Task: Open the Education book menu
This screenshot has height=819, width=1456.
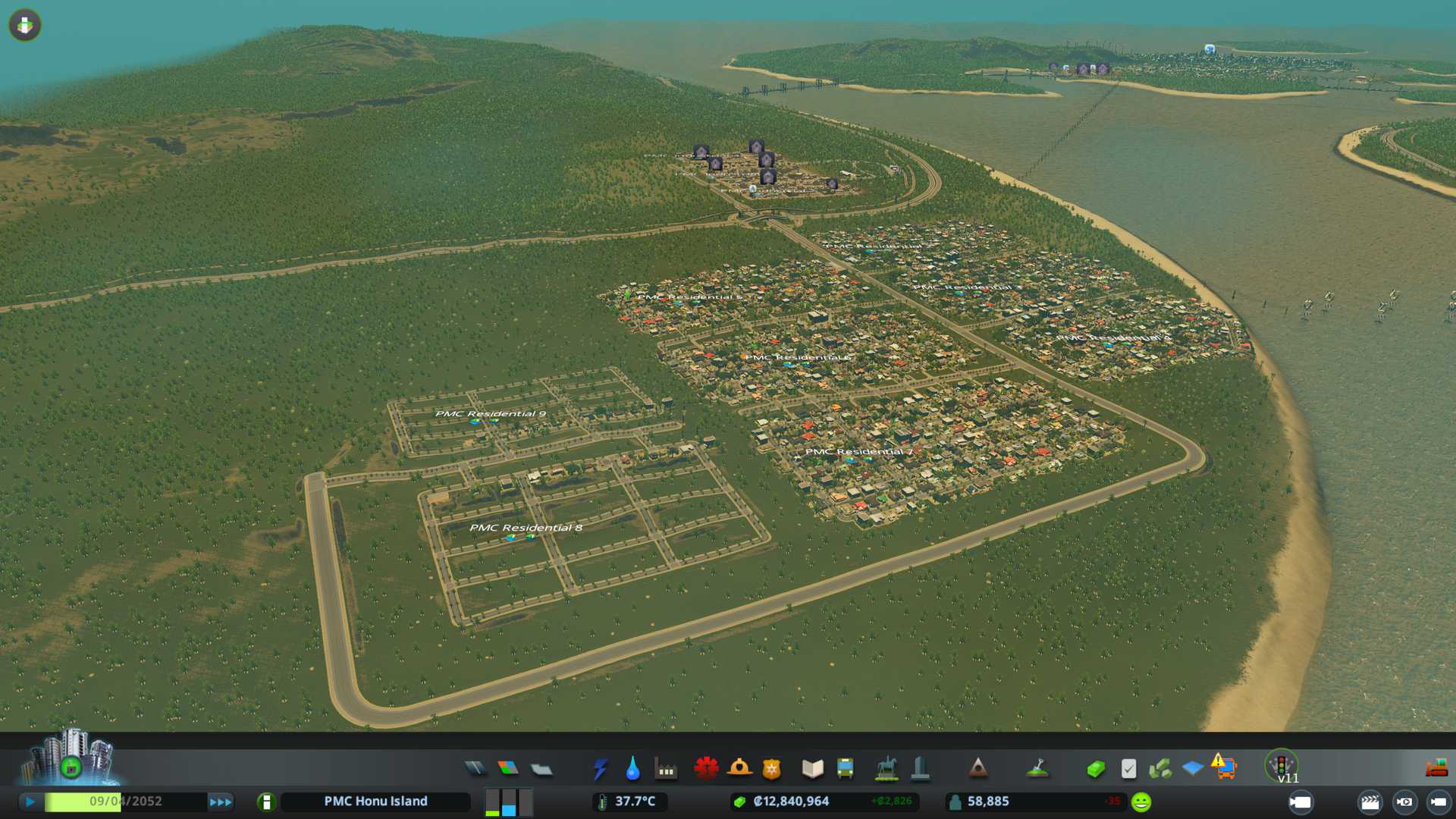Action: (812, 769)
